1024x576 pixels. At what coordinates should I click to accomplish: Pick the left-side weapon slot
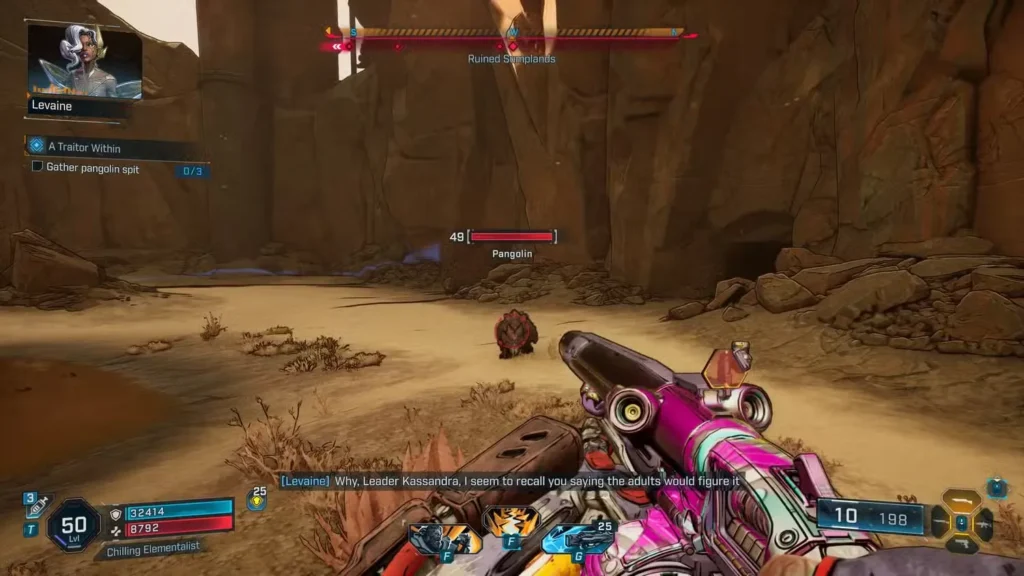[x=940, y=522]
